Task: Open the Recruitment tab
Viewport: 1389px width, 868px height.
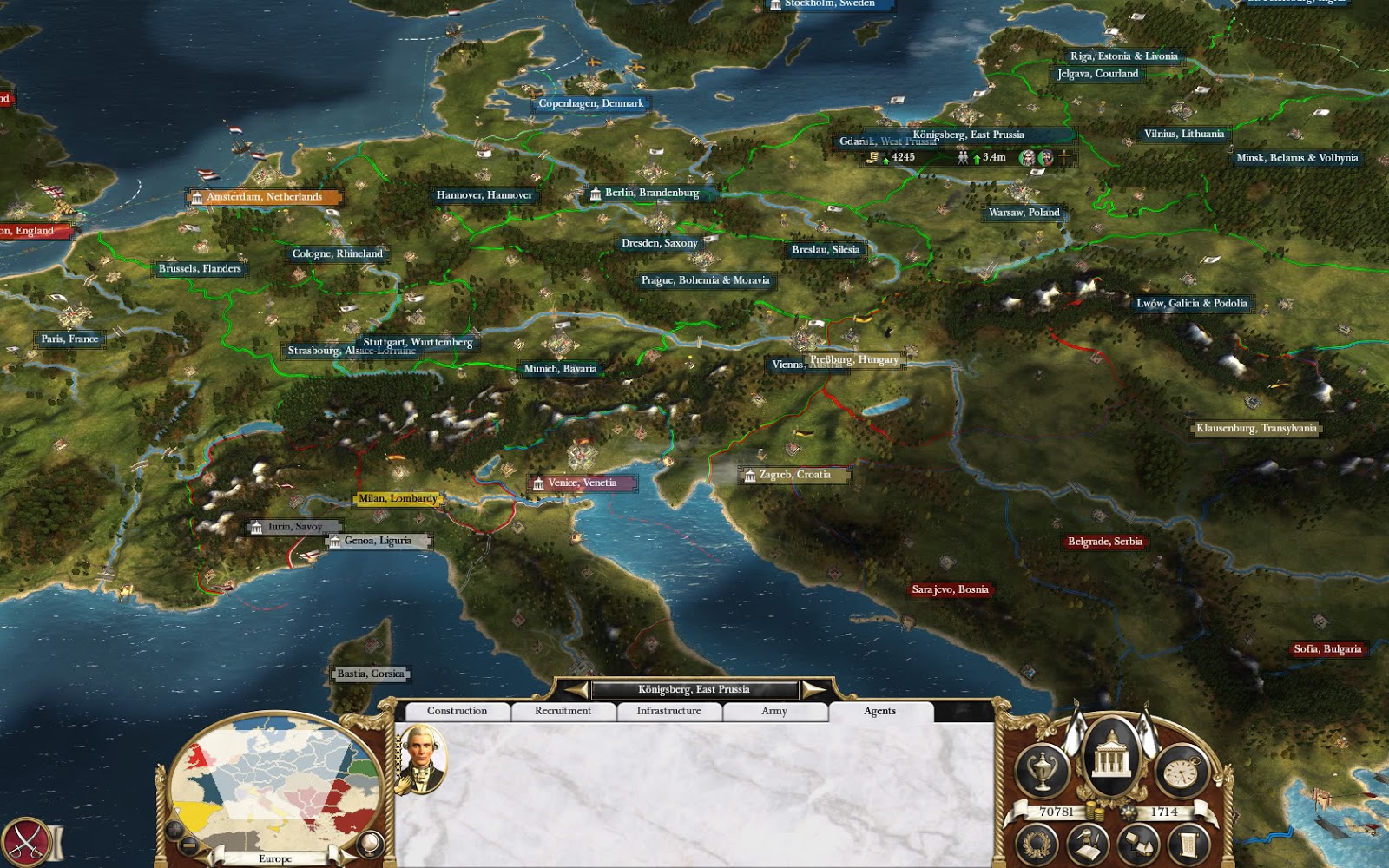Action: tap(563, 711)
